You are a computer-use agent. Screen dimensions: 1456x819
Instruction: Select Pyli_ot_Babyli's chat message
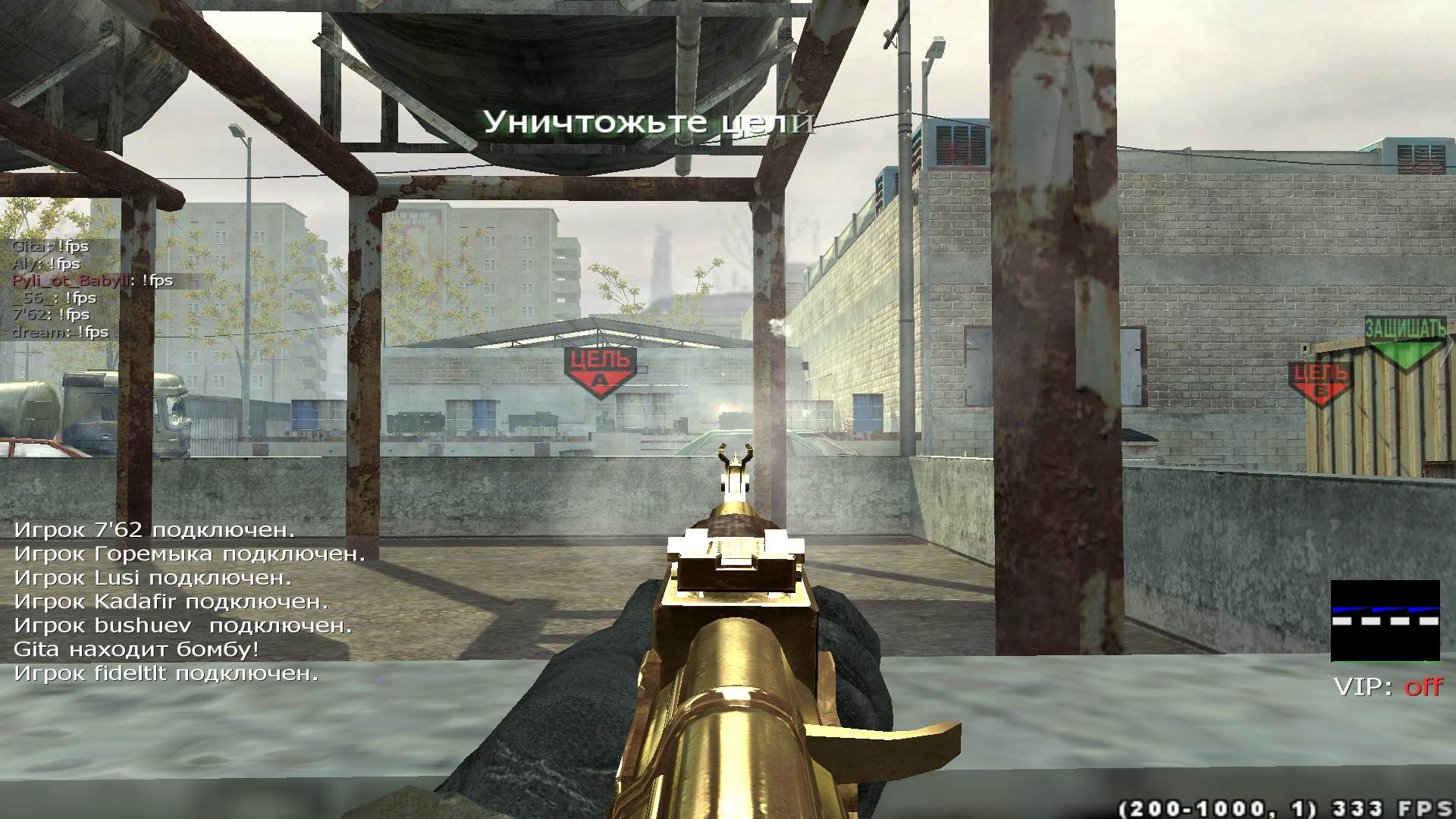[93, 281]
